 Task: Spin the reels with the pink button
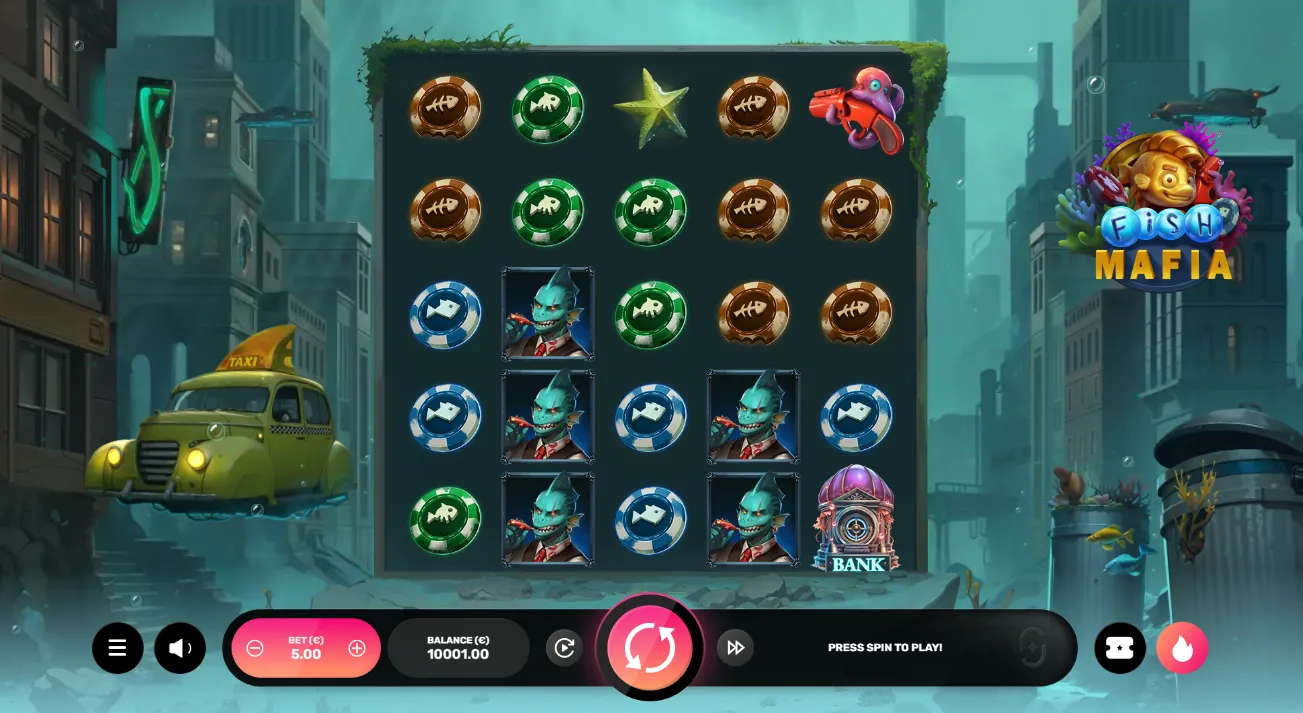click(650, 648)
